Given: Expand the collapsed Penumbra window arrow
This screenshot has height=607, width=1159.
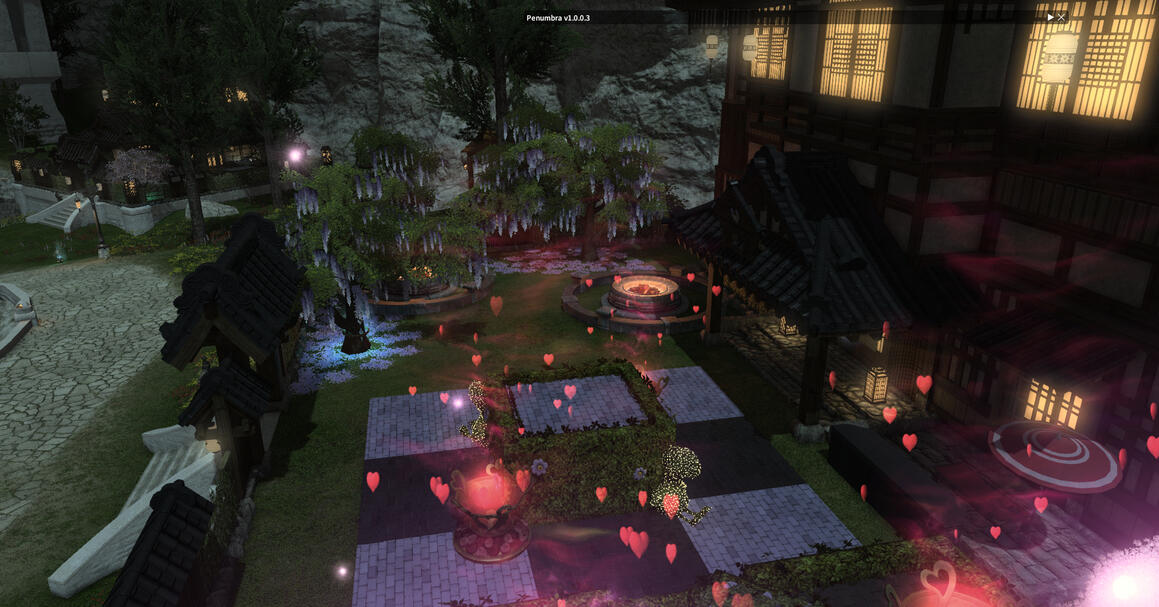Looking at the screenshot, I should tap(1050, 17).
